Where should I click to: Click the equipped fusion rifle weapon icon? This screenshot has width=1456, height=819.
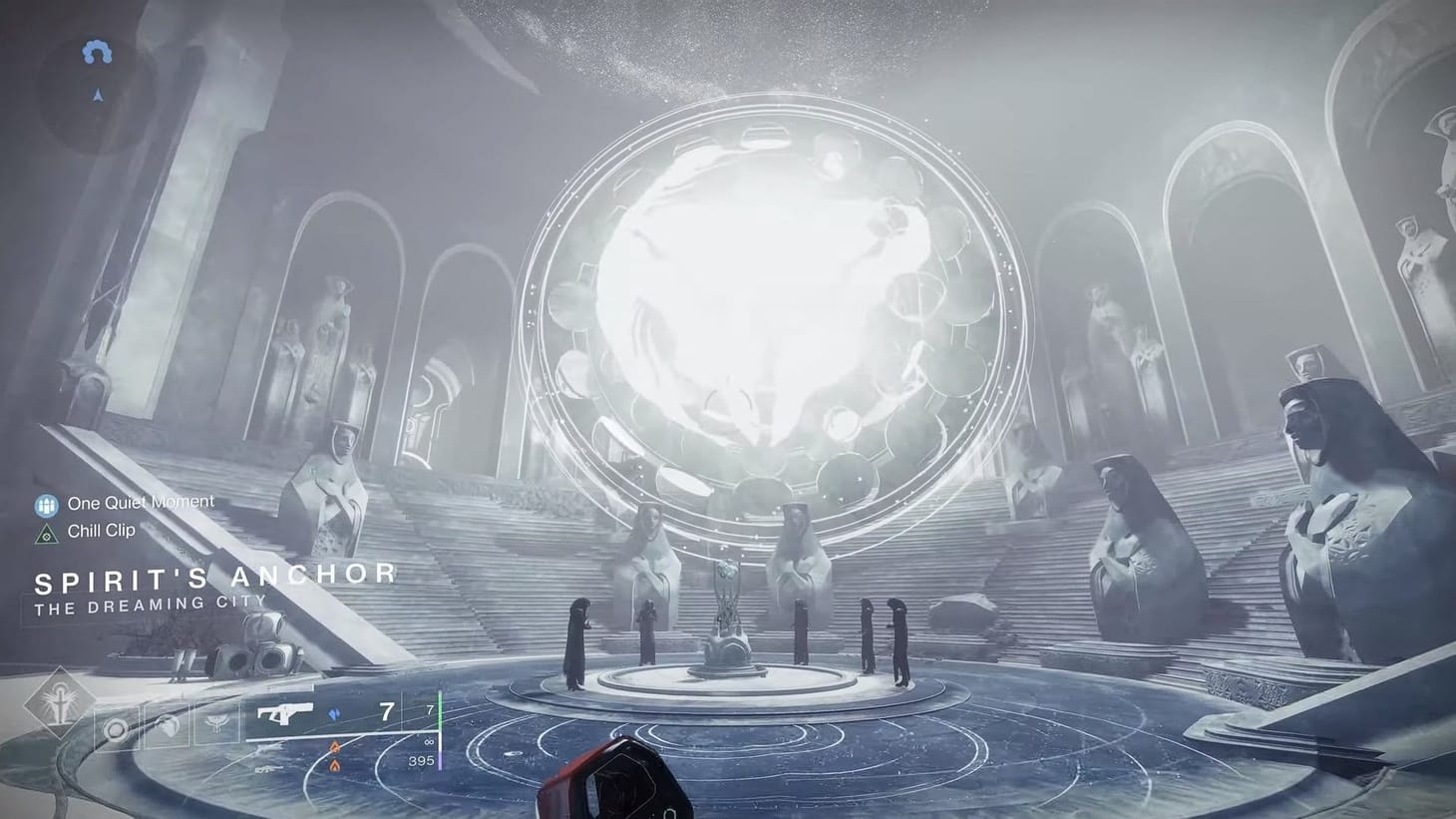285,711
